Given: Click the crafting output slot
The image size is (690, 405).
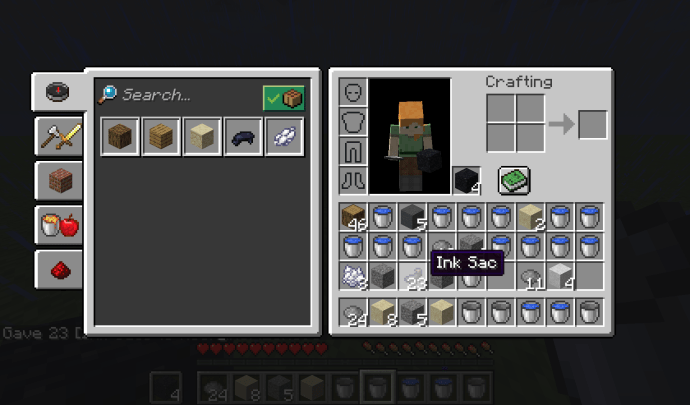Looking at the screenshot, I should coord(592,125).
